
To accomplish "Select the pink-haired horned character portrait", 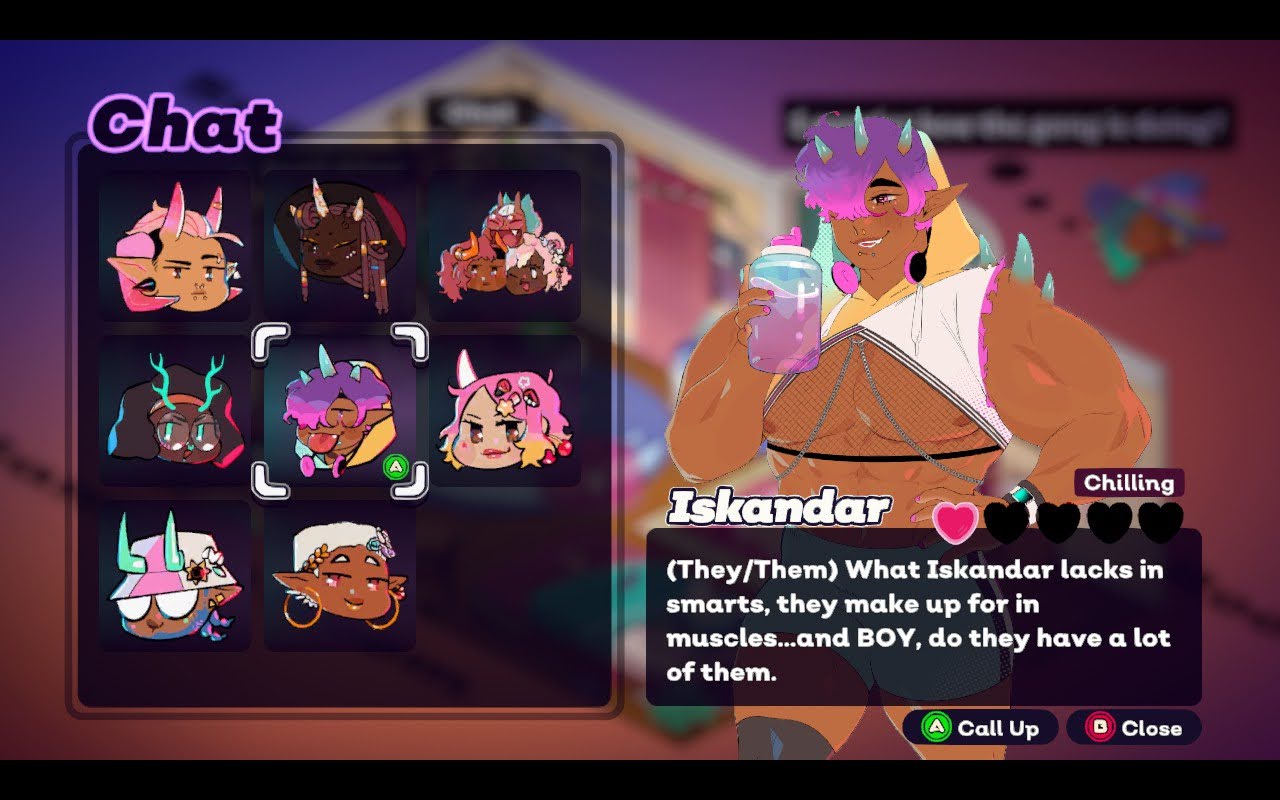I will coord(175,246).
